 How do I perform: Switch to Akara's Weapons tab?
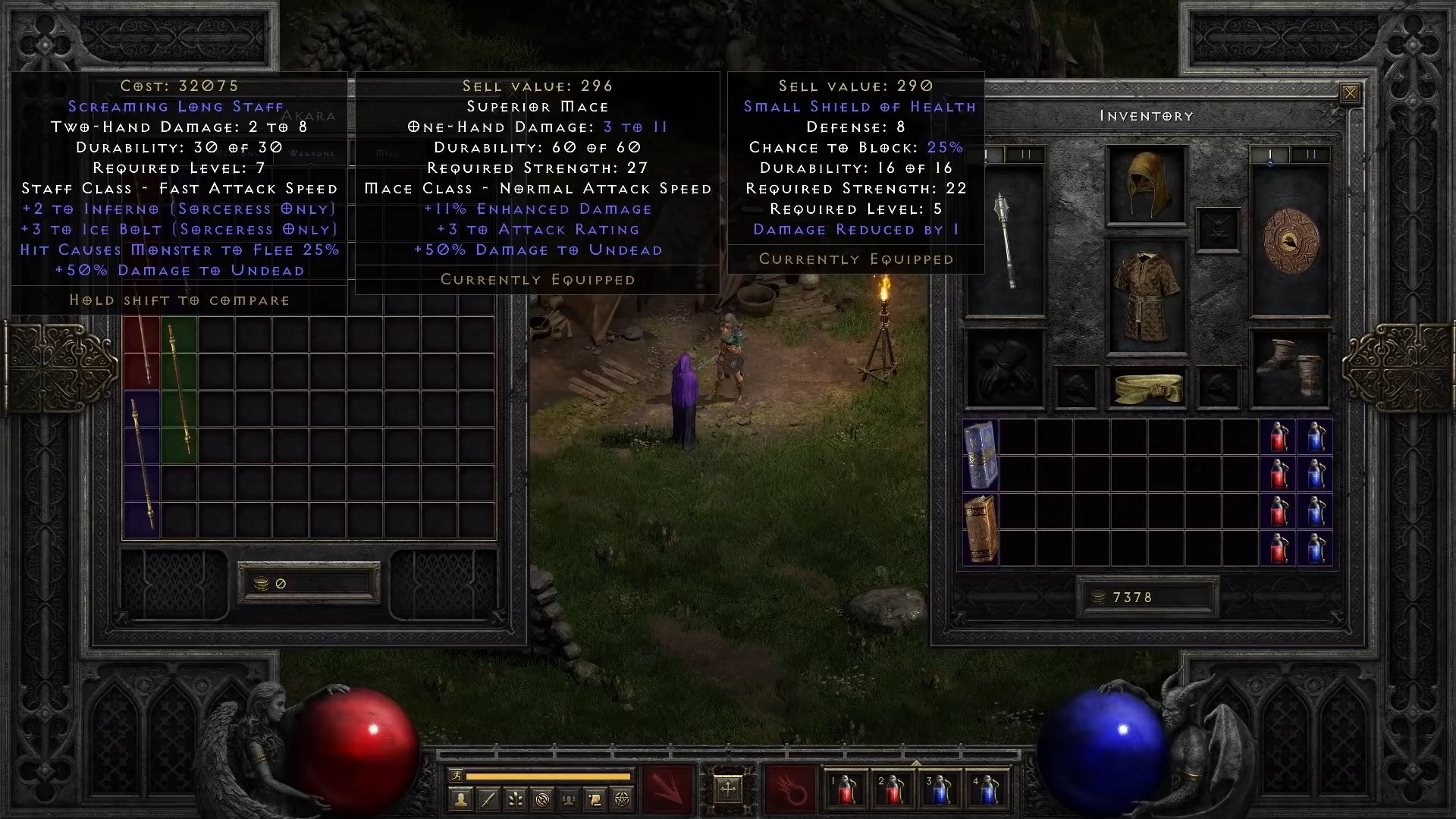coord(312,153)
